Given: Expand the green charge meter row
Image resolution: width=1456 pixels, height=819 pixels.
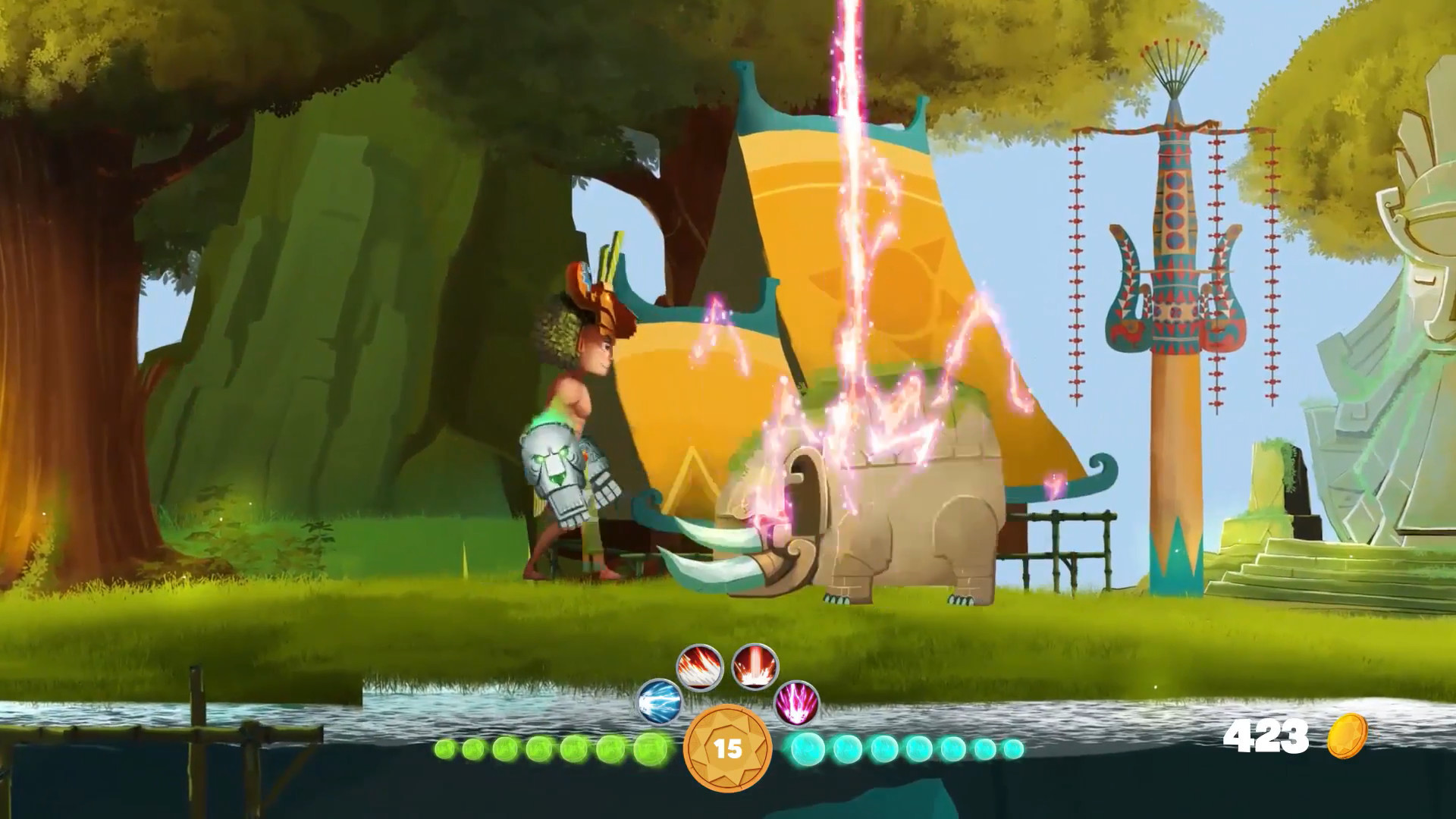Looking at the screenshot, I should coord(546,747).
